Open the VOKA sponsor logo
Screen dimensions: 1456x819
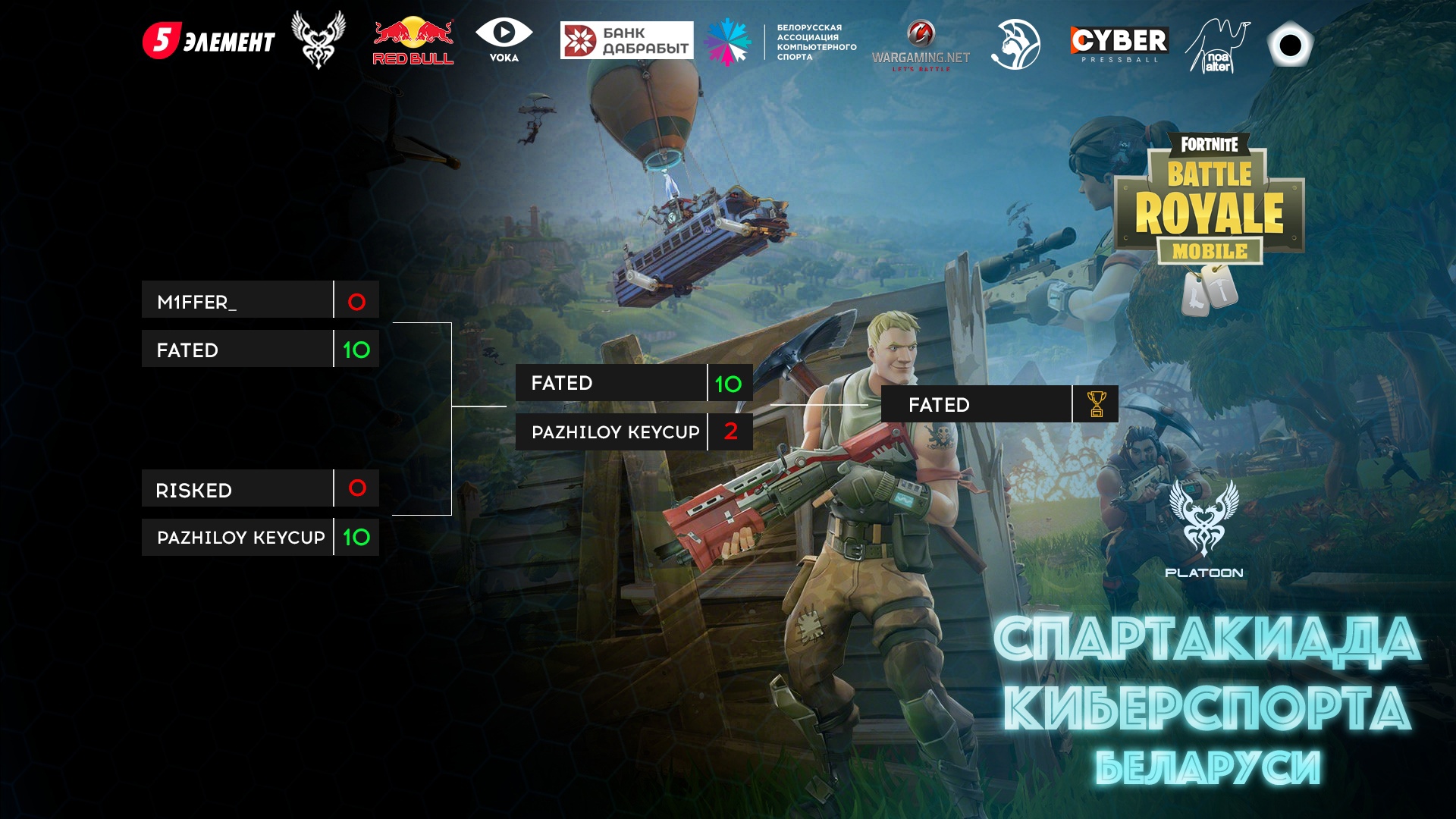point(504,41)
